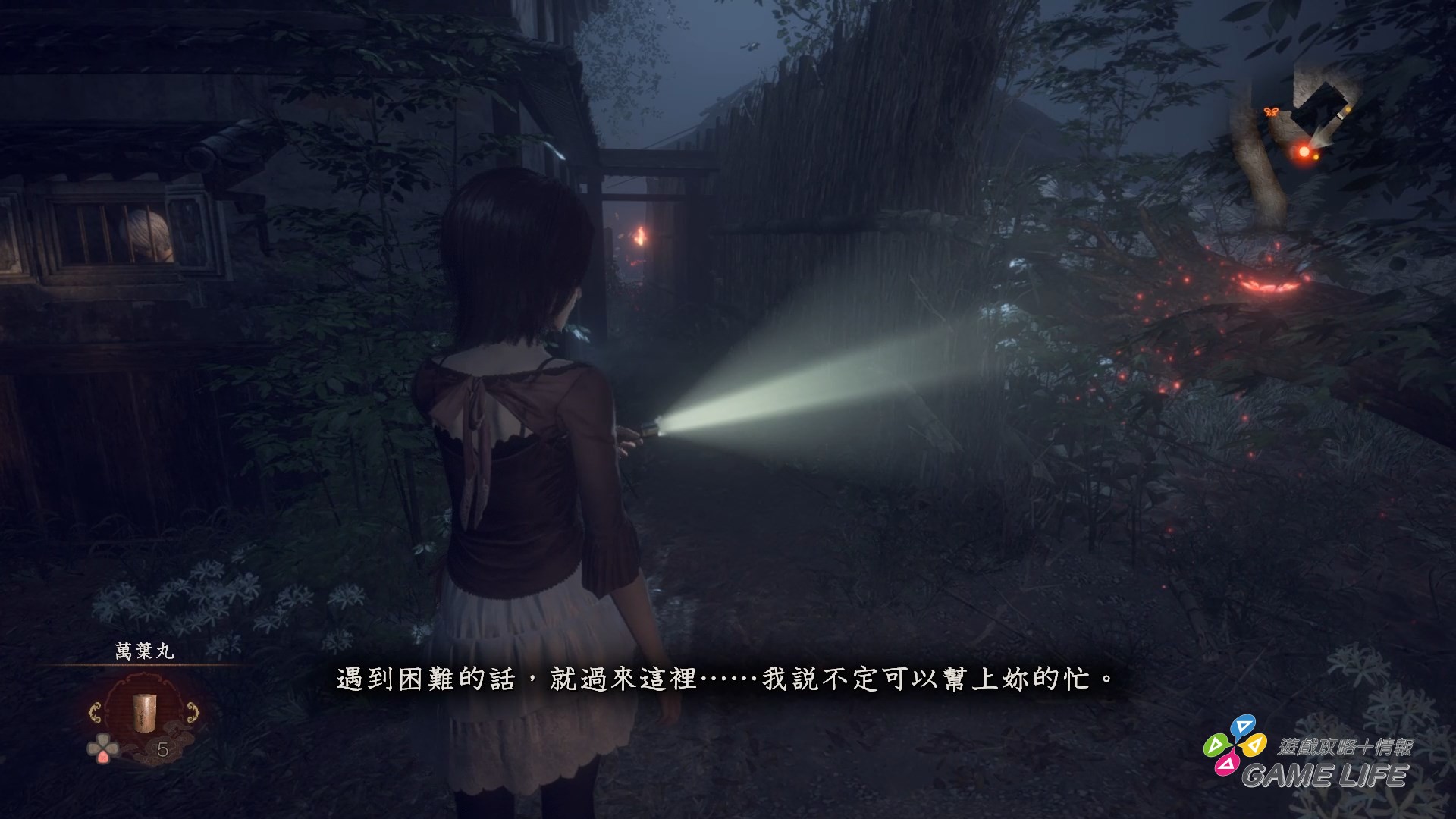Image resolution: width=1456 pixels, height=819 pixels.
Task: Toggle the up d-pad button on the item selector
Action: pyautogui.click(x=102, y=738)
